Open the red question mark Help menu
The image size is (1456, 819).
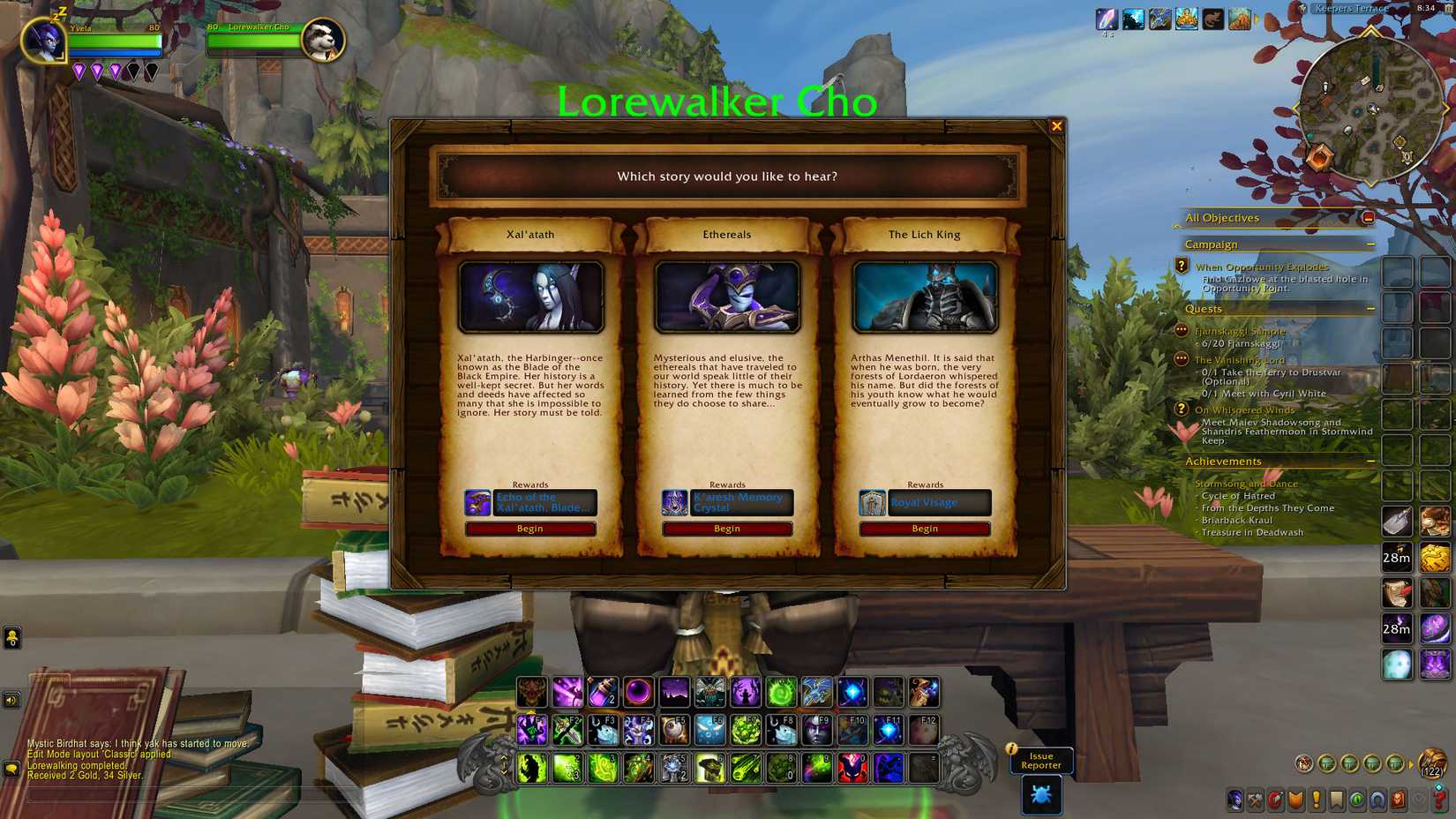click(x=1437, y=799)
